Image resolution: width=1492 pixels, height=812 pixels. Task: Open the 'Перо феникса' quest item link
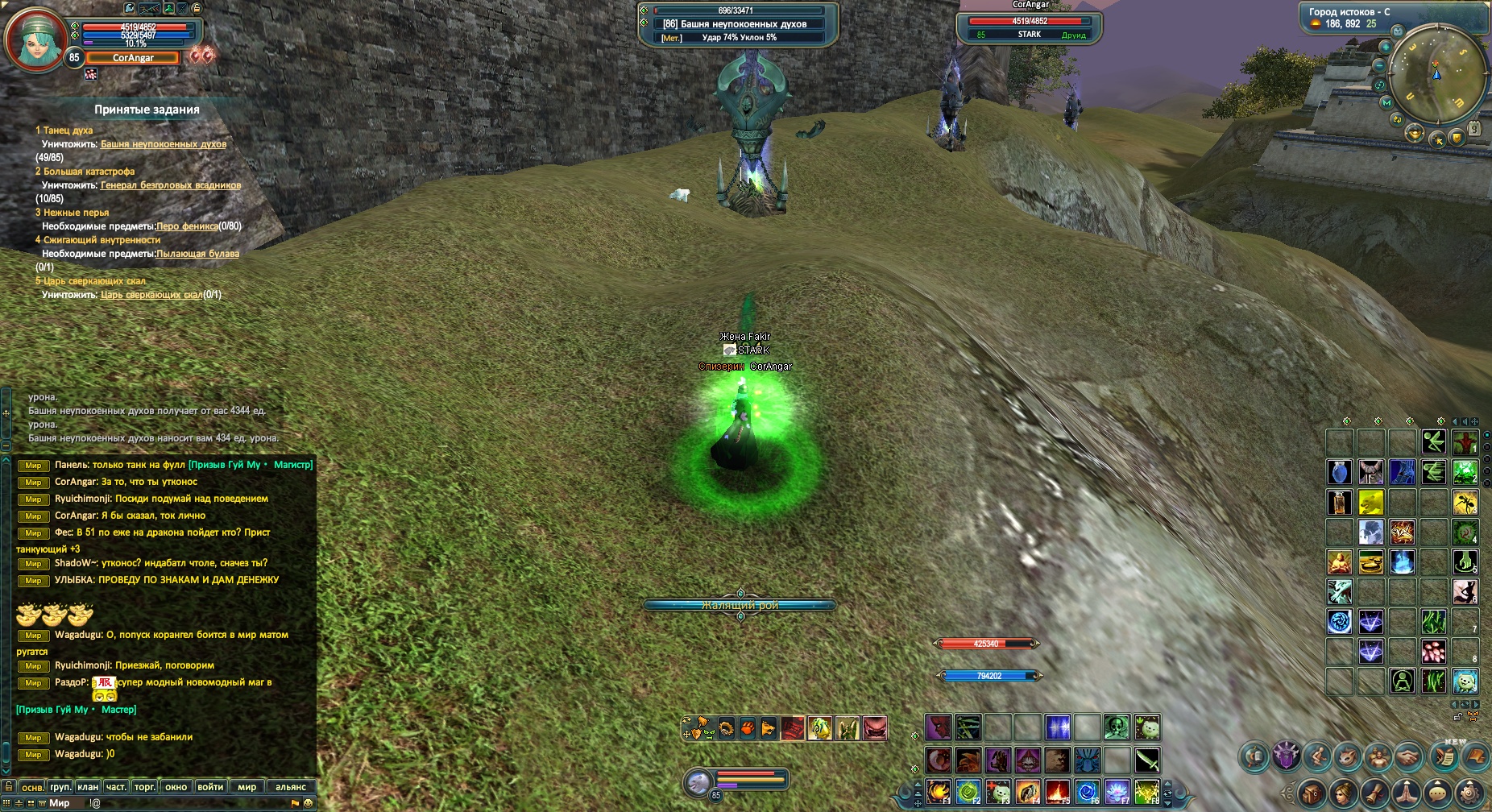187,226
